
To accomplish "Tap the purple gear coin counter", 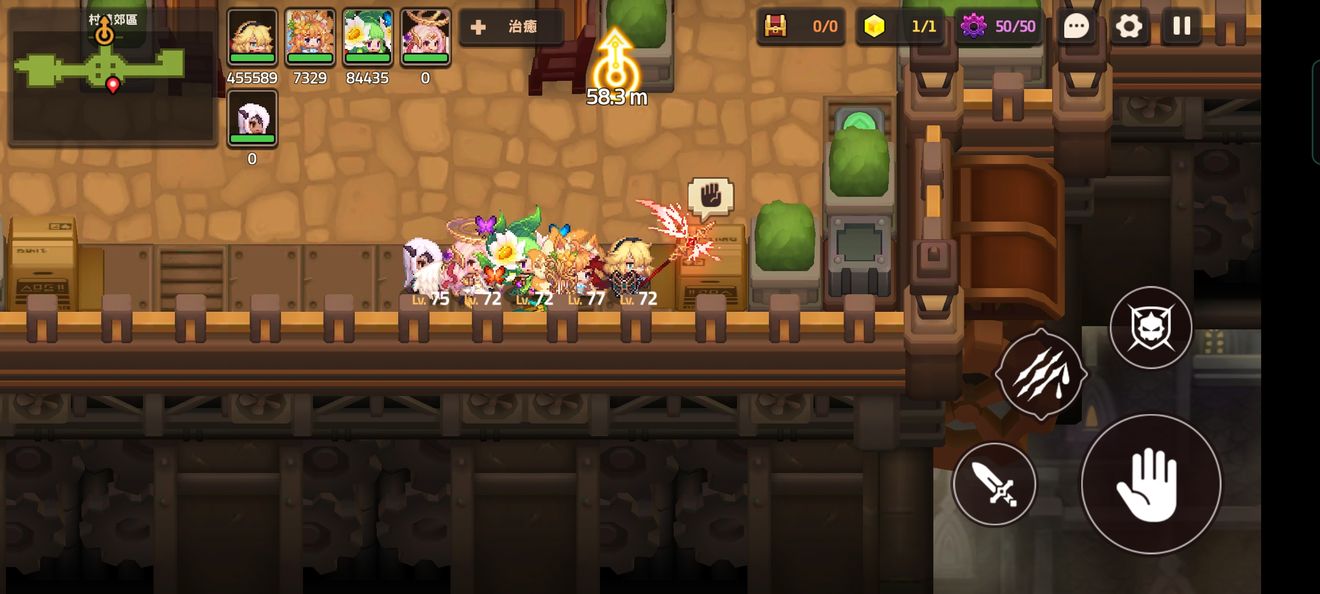I will [998, 27].
